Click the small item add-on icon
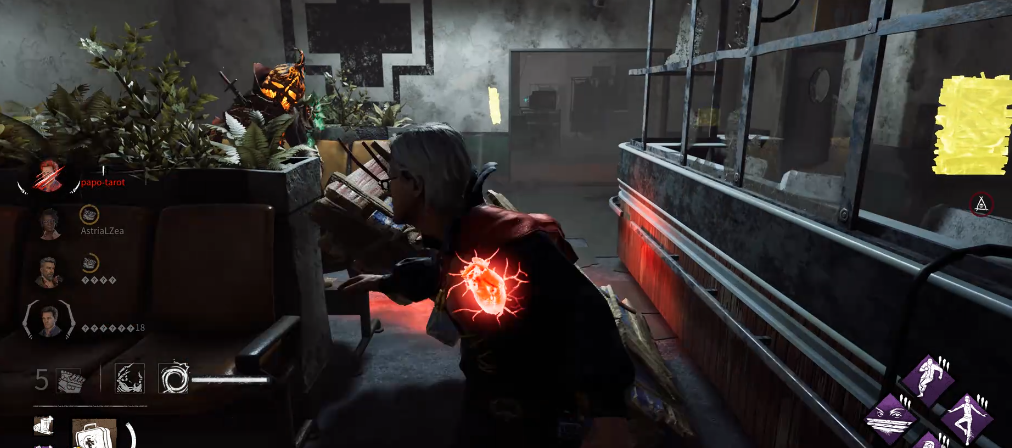1012x448 pixels. pos(43,426)
